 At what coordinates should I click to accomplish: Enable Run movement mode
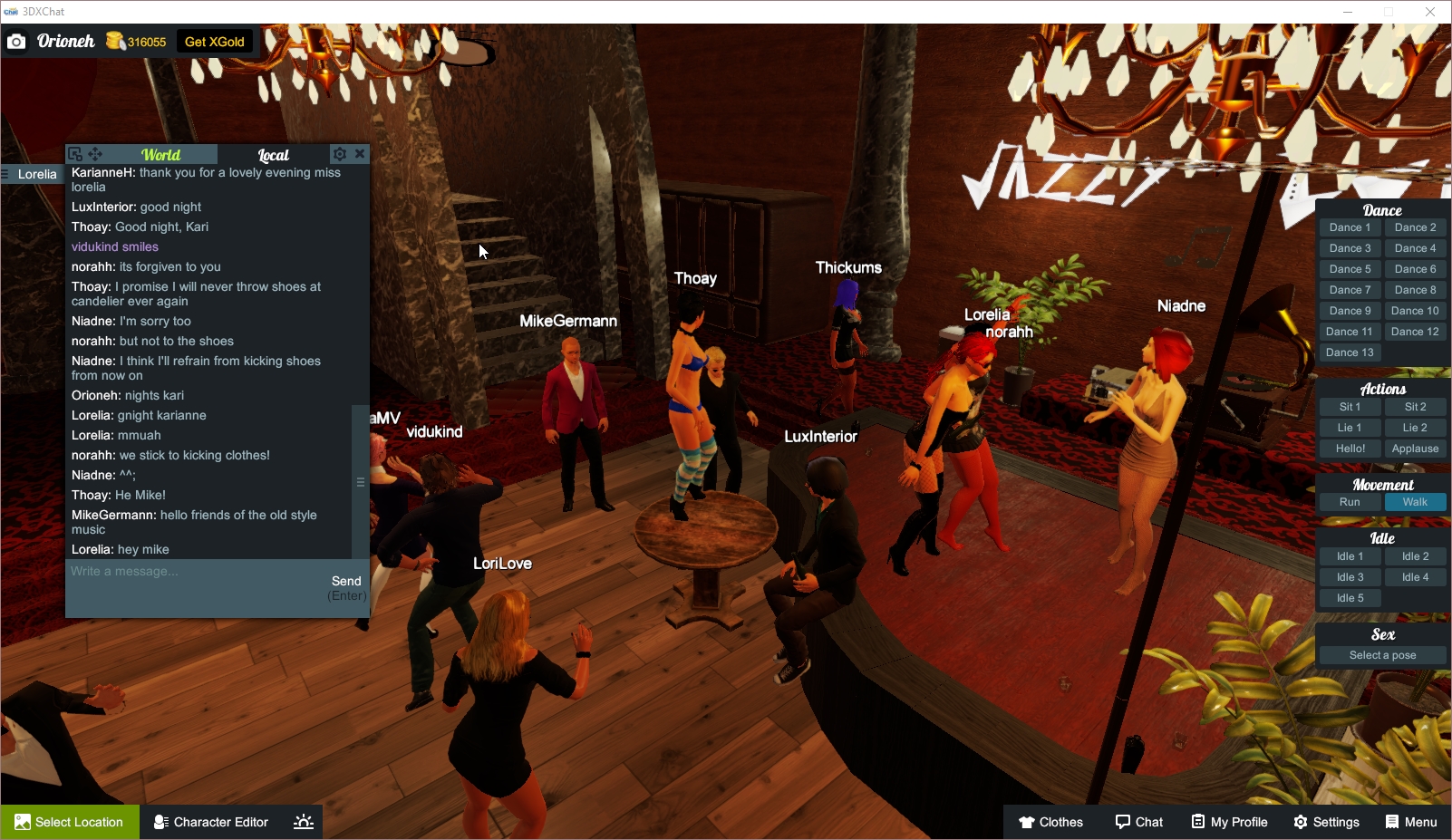1350,501
